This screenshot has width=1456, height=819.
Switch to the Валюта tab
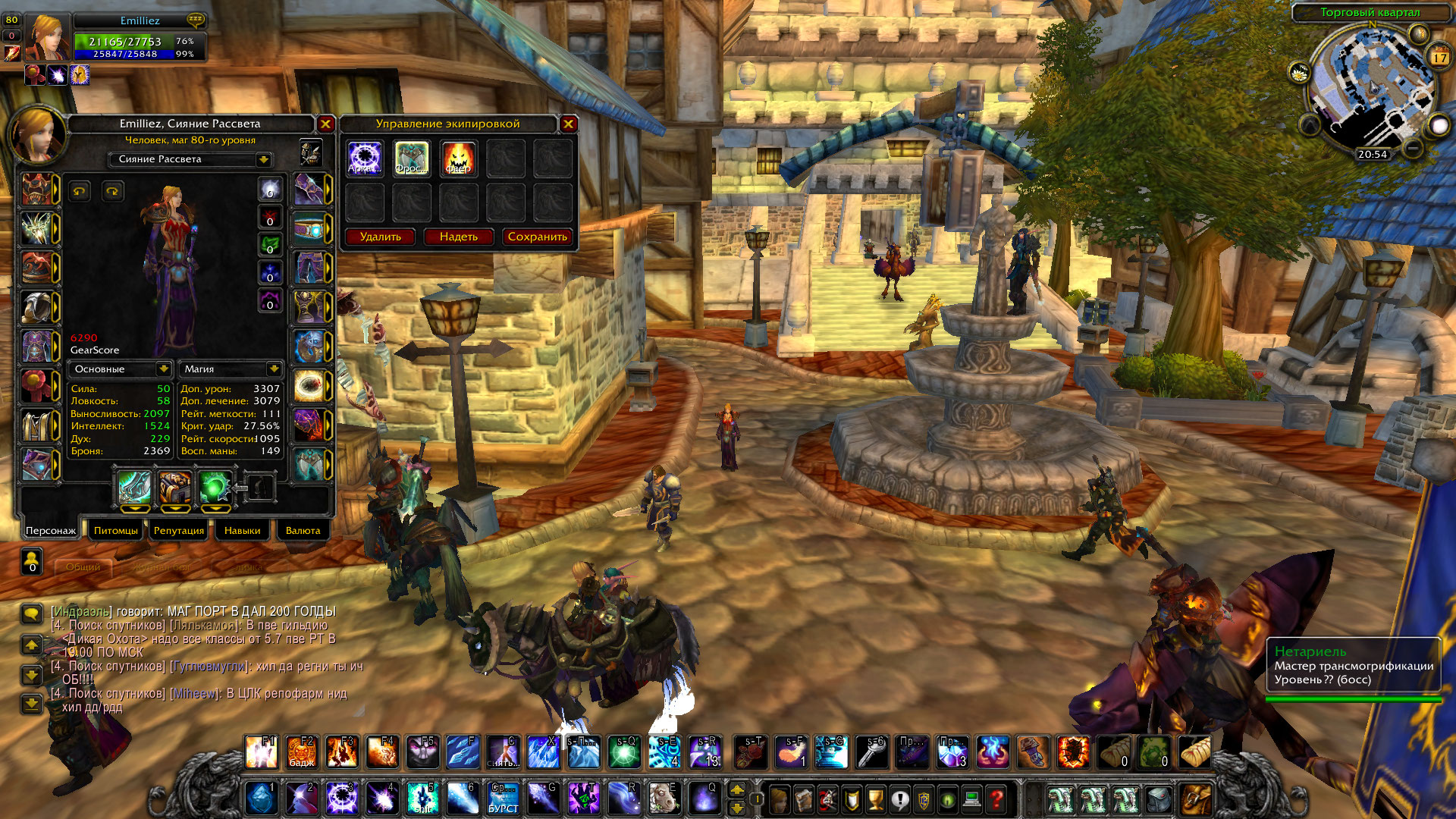303,530
